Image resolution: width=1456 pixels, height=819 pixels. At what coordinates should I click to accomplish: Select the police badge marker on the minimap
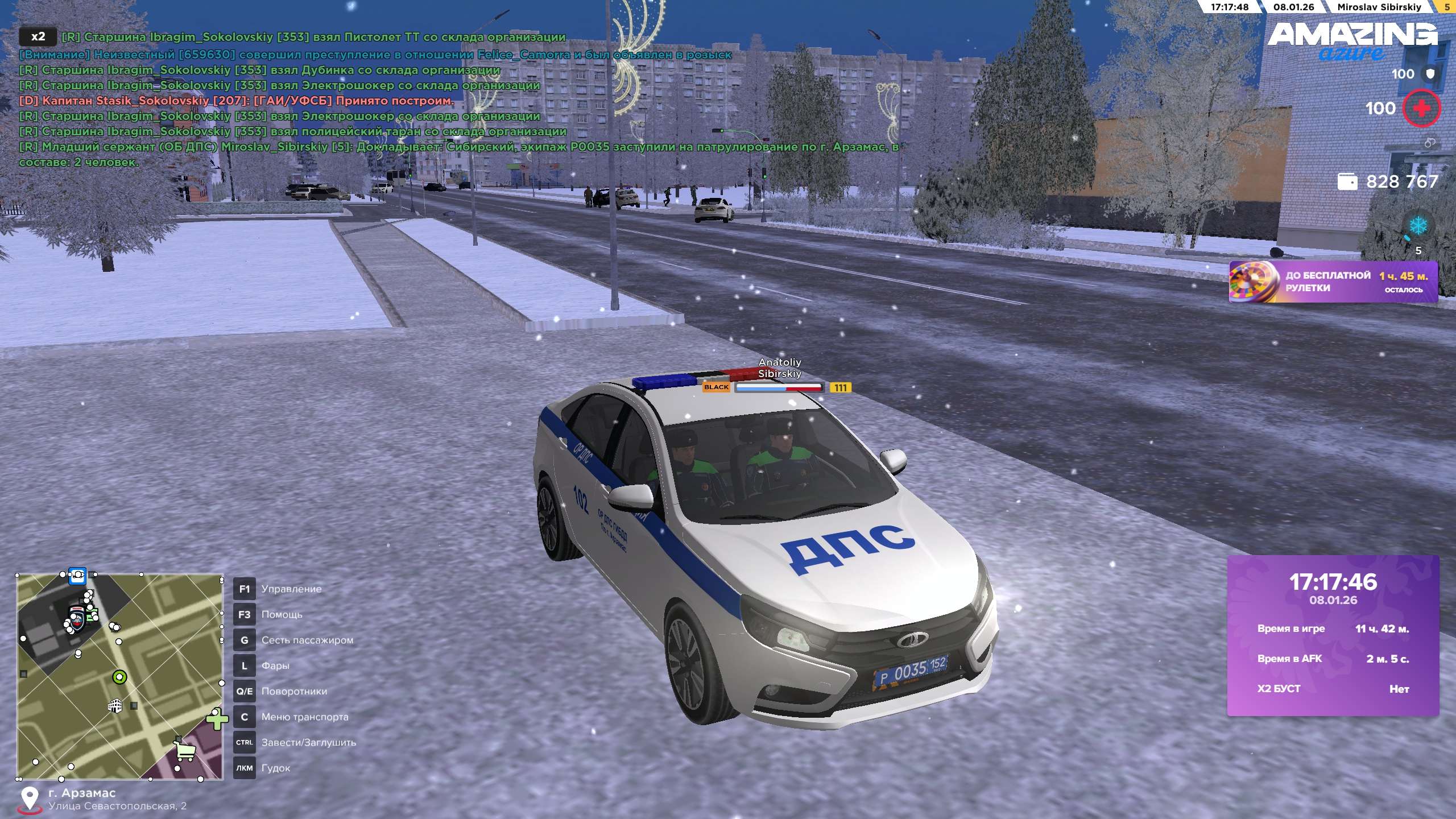click(x=76, y=618)
